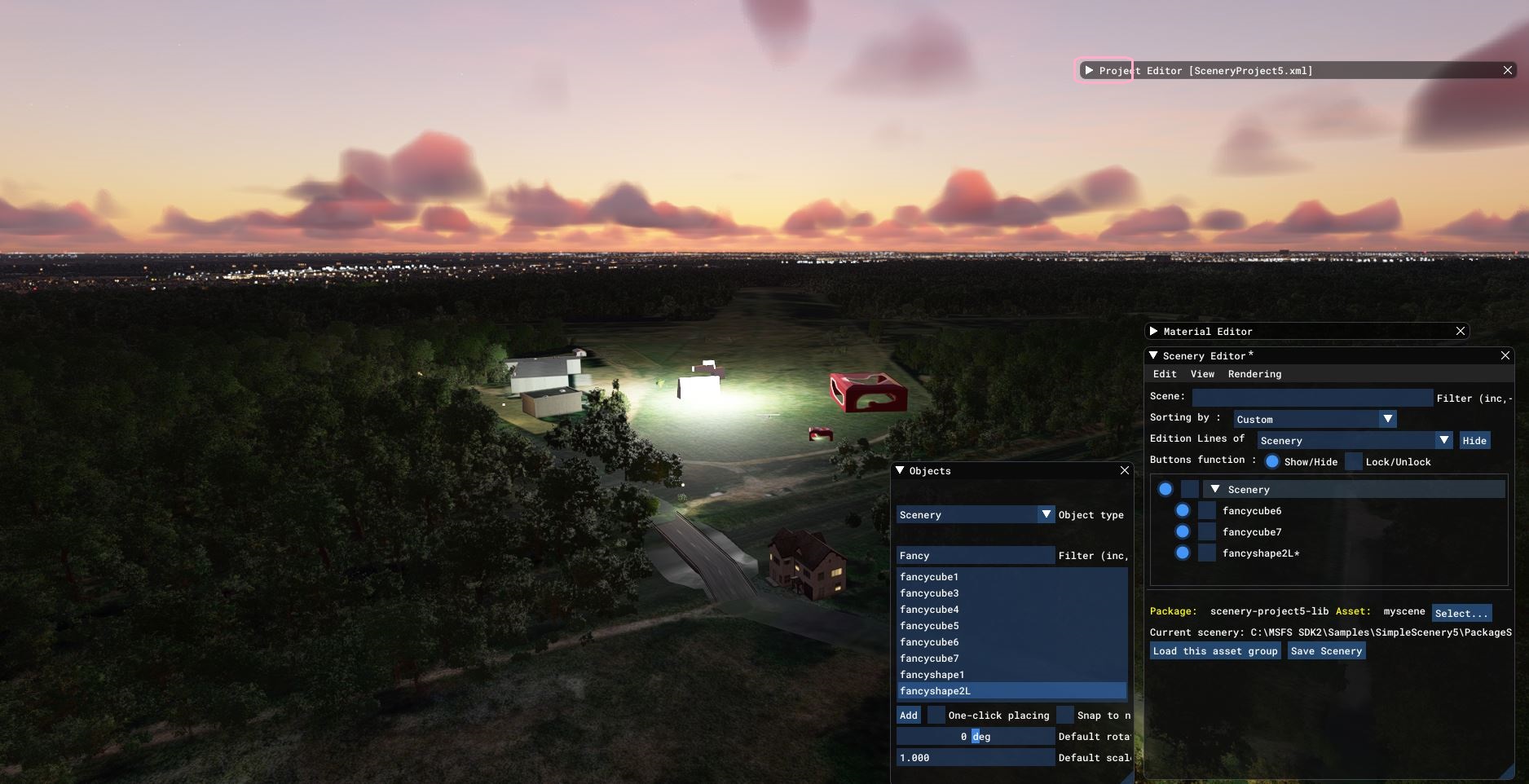Close the Project Editor window
The height and width of the screenshot is (784, 1529).
pyautogui.click(x=1507, y=71)
